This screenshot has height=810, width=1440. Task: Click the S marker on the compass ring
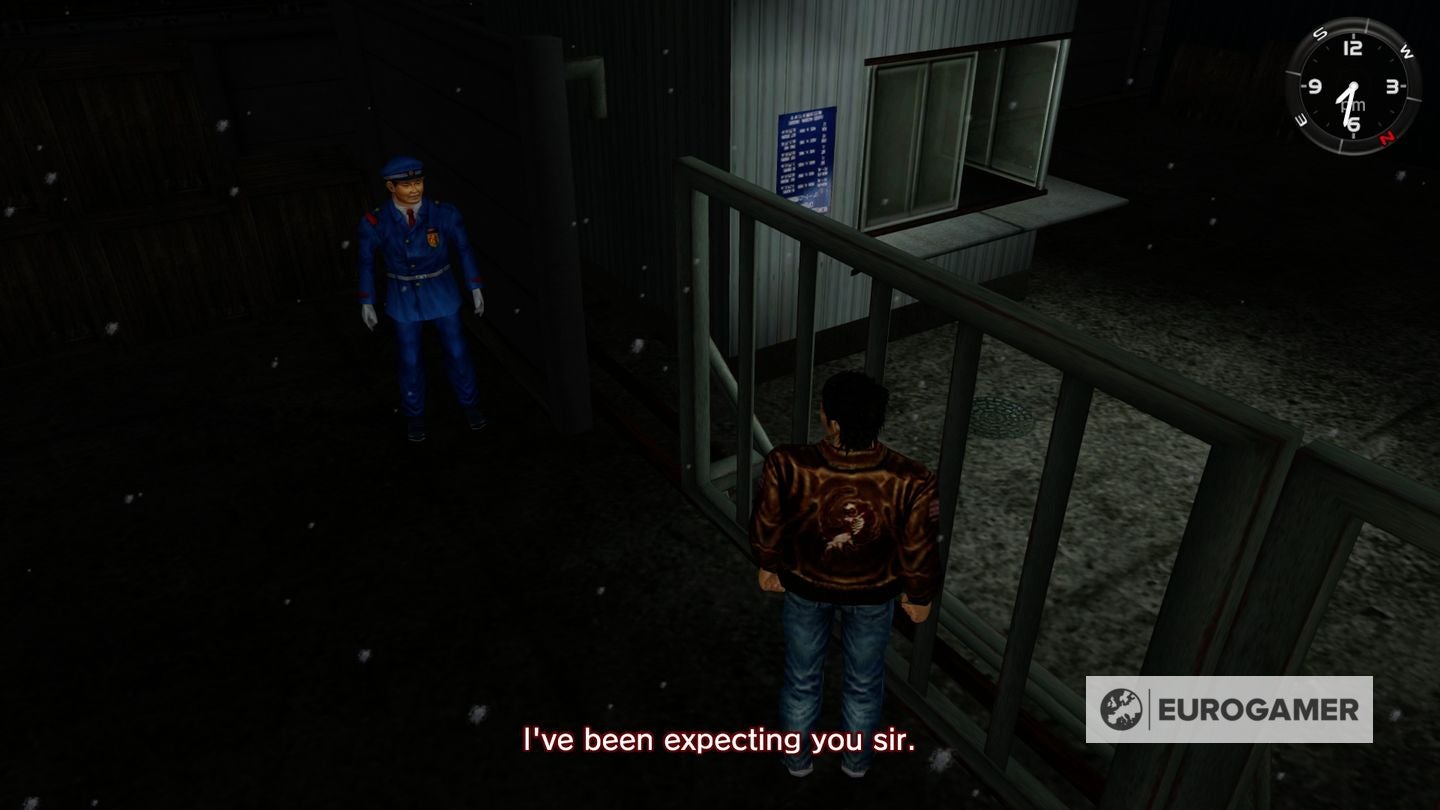tap(1320, 34)
